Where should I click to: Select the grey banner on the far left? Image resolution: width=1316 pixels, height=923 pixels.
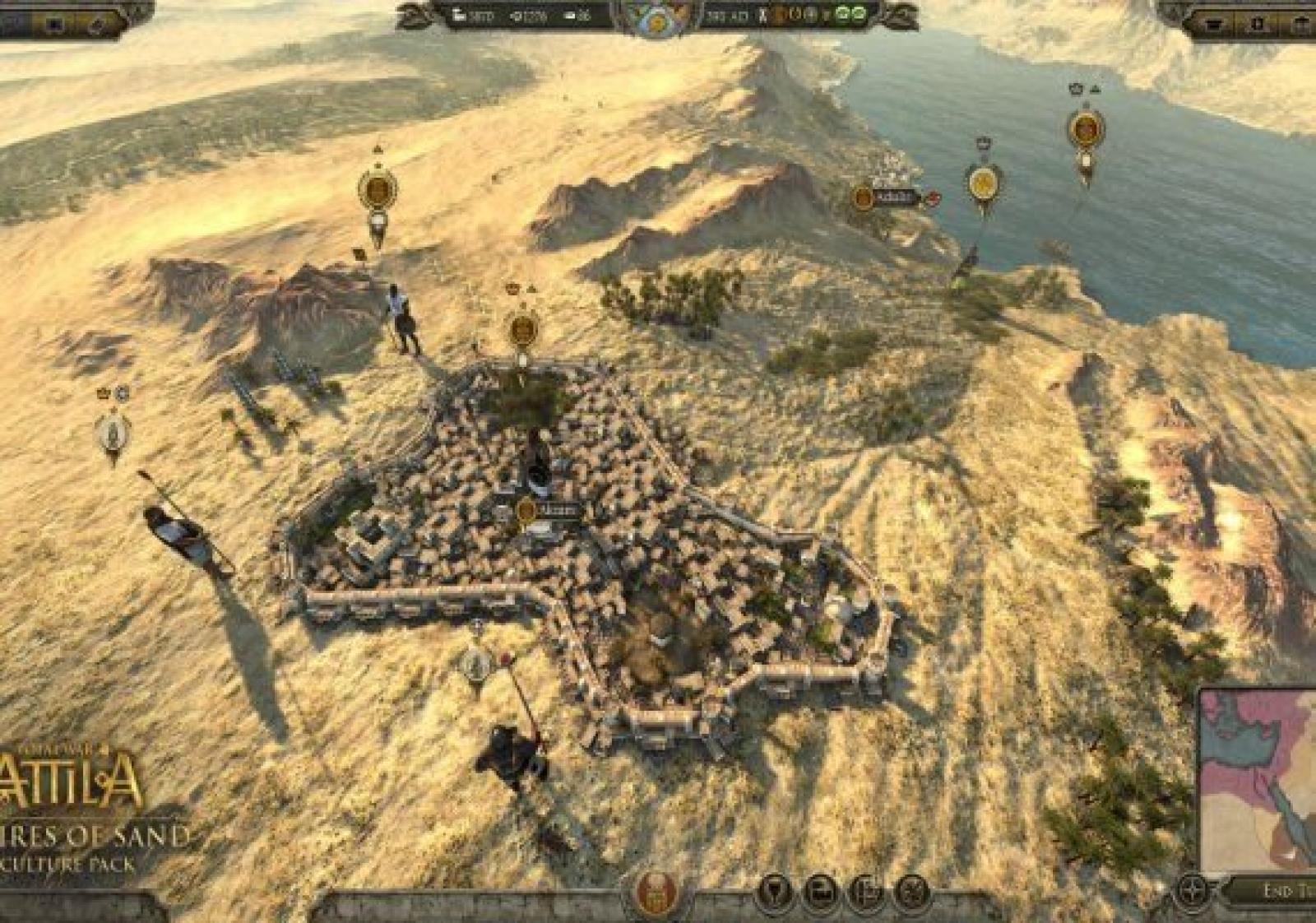click(113, 429)
